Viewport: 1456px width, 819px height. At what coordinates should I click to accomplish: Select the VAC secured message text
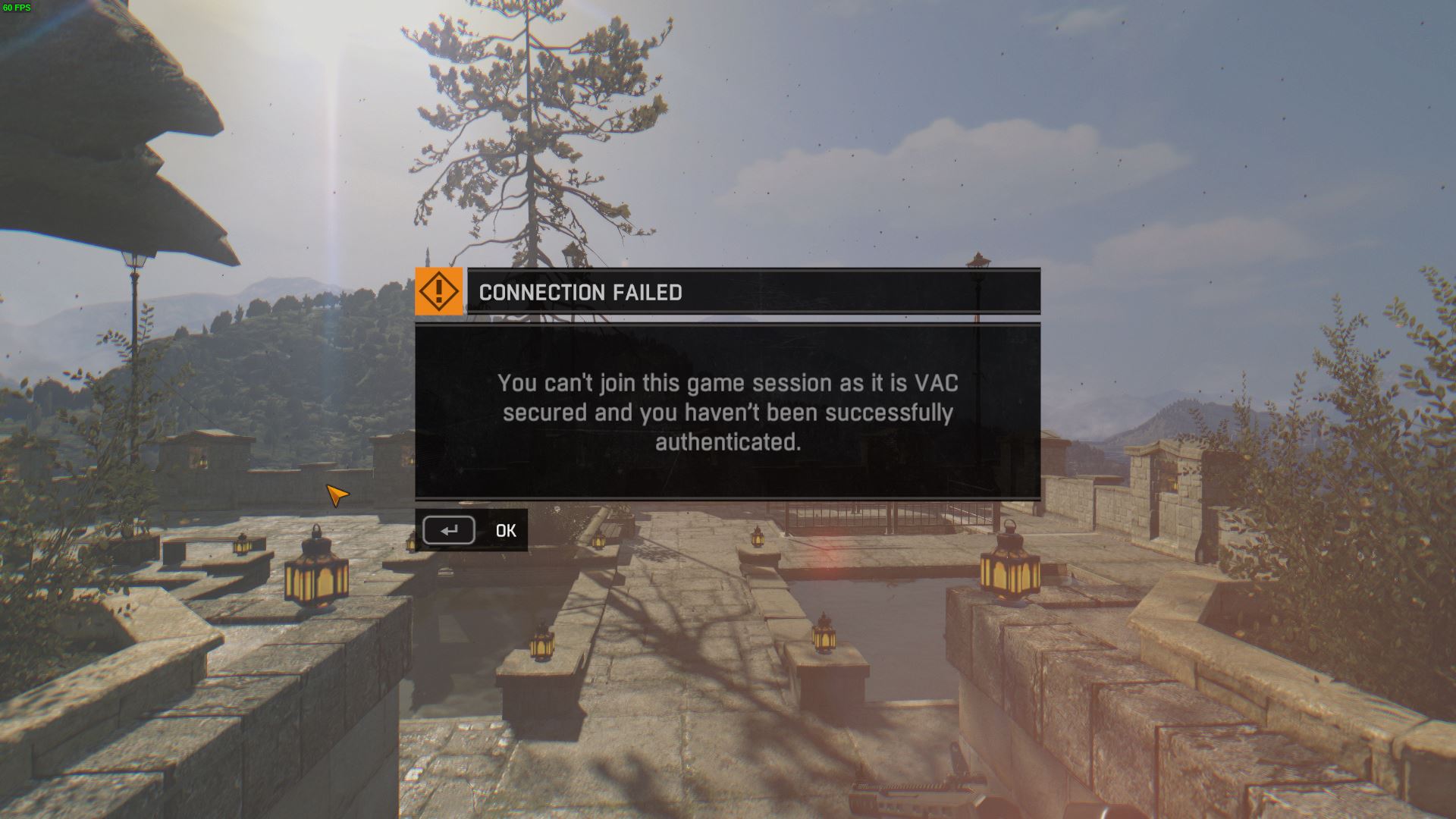tap(726, 413)
